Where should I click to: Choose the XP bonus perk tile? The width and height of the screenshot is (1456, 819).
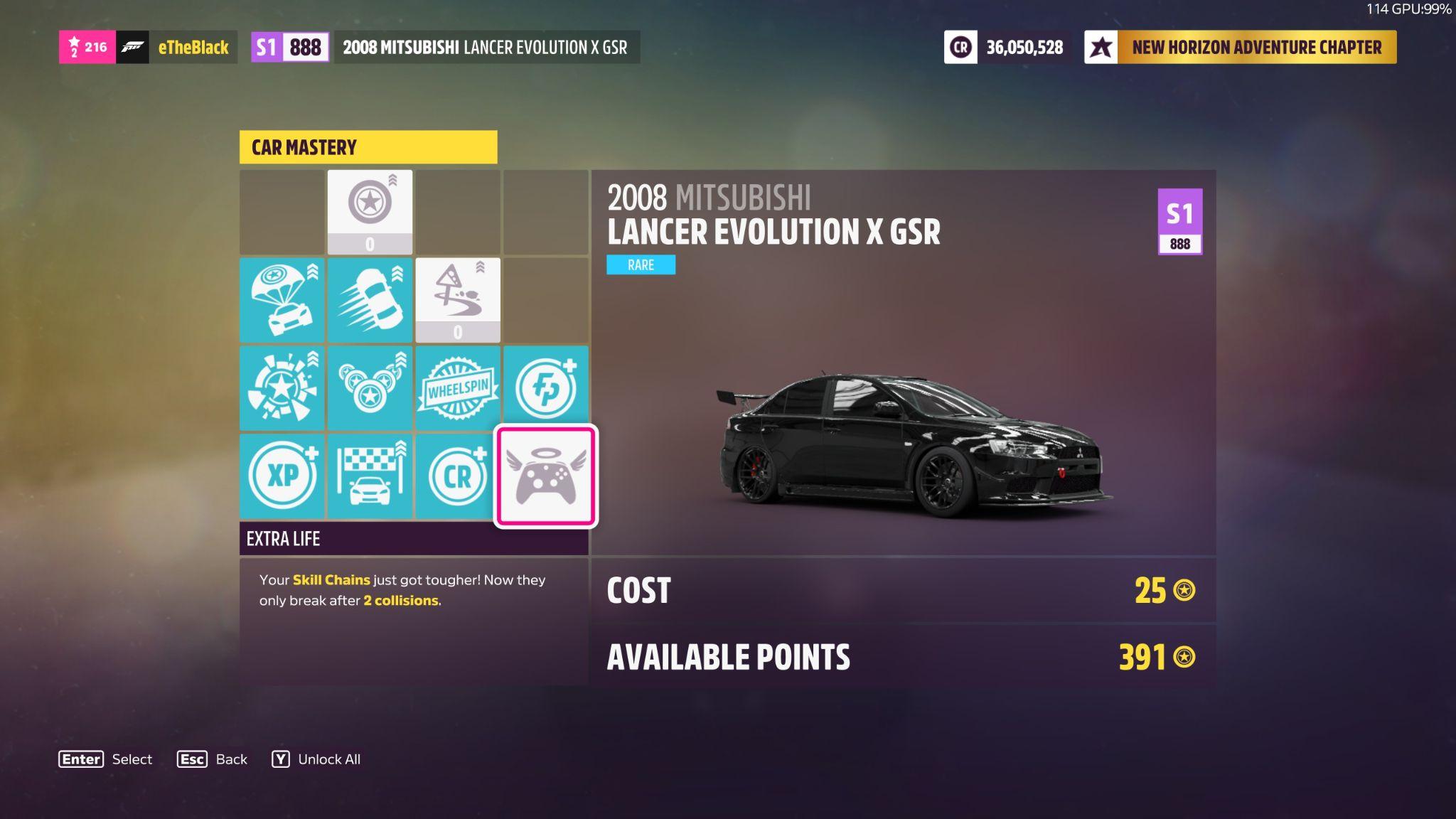tap(282, 476)
